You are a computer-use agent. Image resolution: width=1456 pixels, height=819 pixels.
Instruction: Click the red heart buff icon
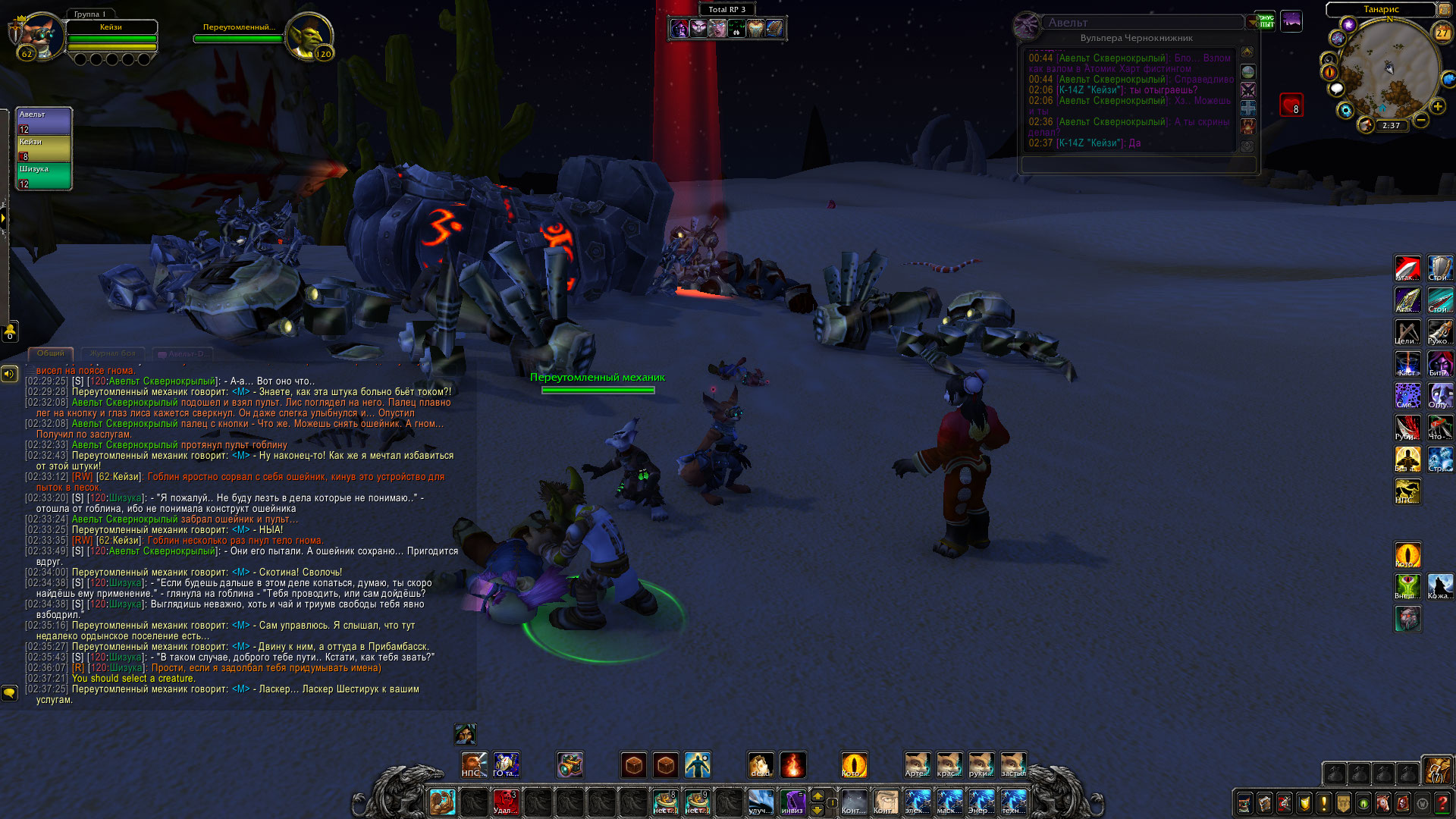(1291, 105)
